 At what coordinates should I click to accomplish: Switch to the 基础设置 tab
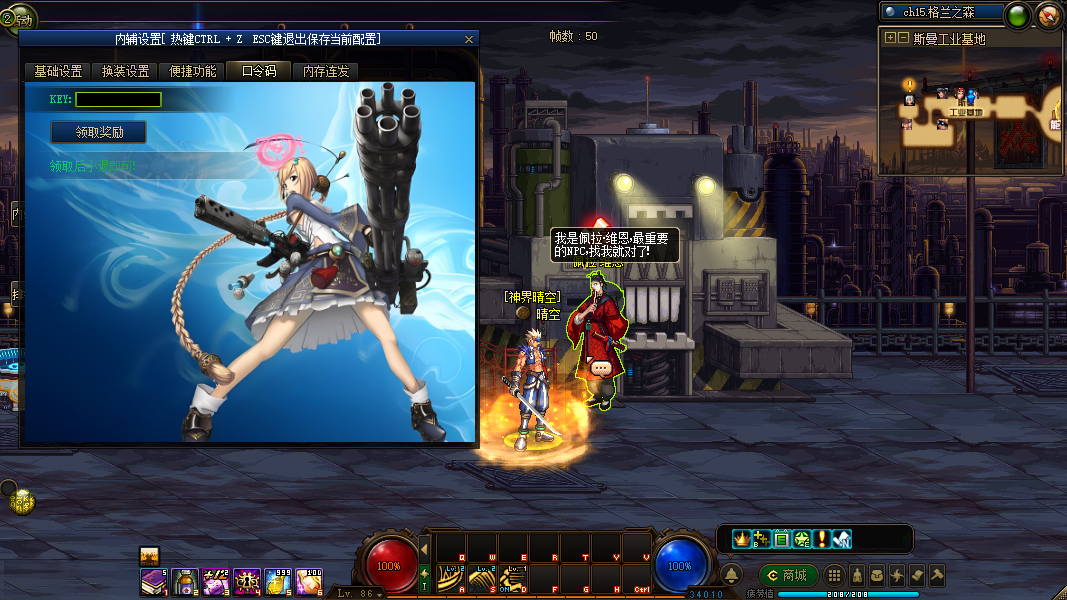58,72
